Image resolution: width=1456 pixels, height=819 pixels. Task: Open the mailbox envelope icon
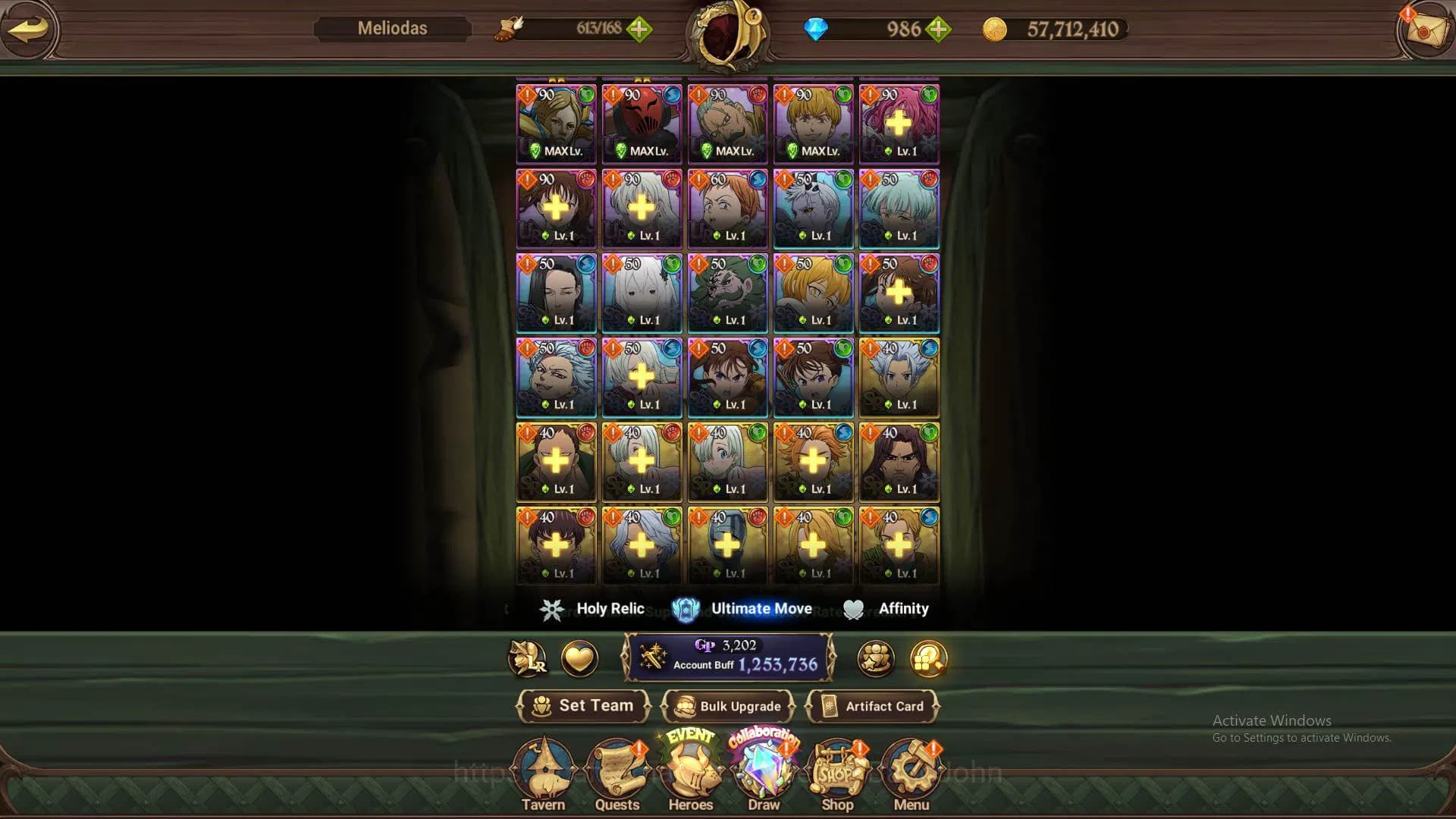[x=1423, y=30]
